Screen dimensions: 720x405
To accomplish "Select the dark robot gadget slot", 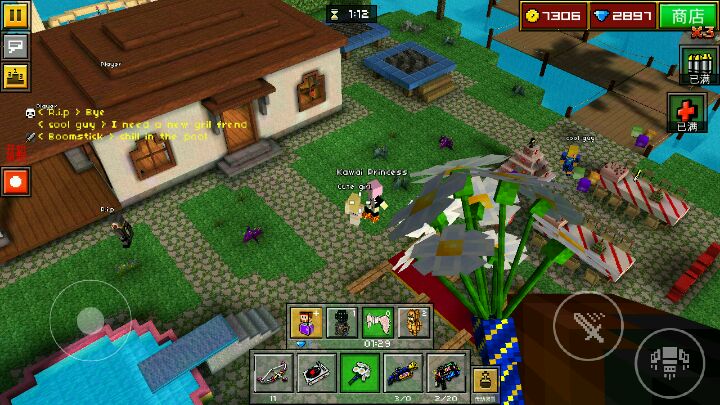I will [x=341, y=323].
